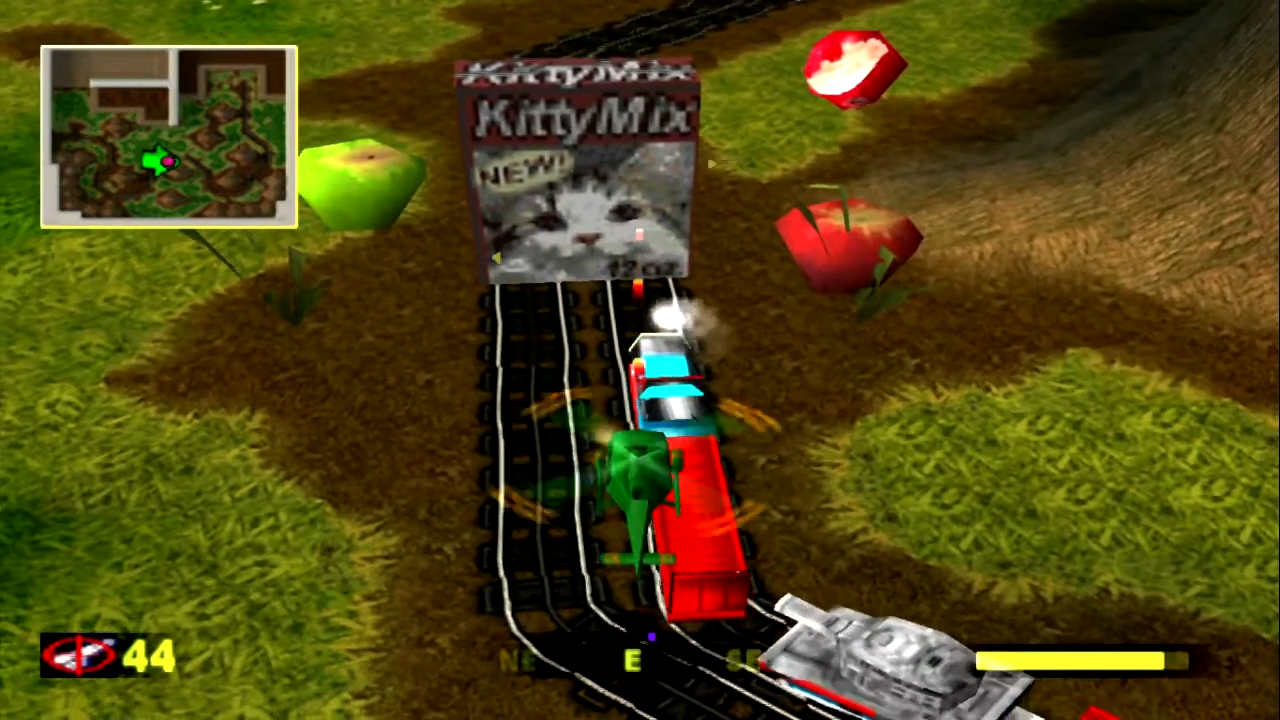The image size is (1280, 720).
Task: Click the yellow progress bar
Action: [1070, 658]
